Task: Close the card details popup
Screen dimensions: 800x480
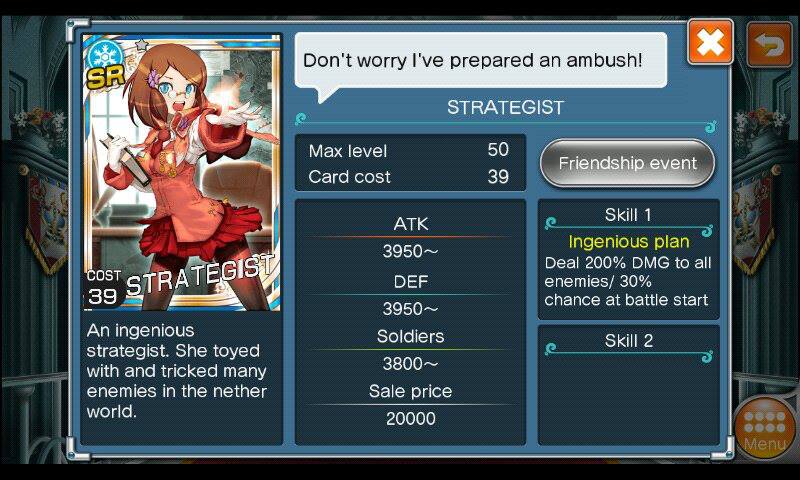Action: point(710,43)
